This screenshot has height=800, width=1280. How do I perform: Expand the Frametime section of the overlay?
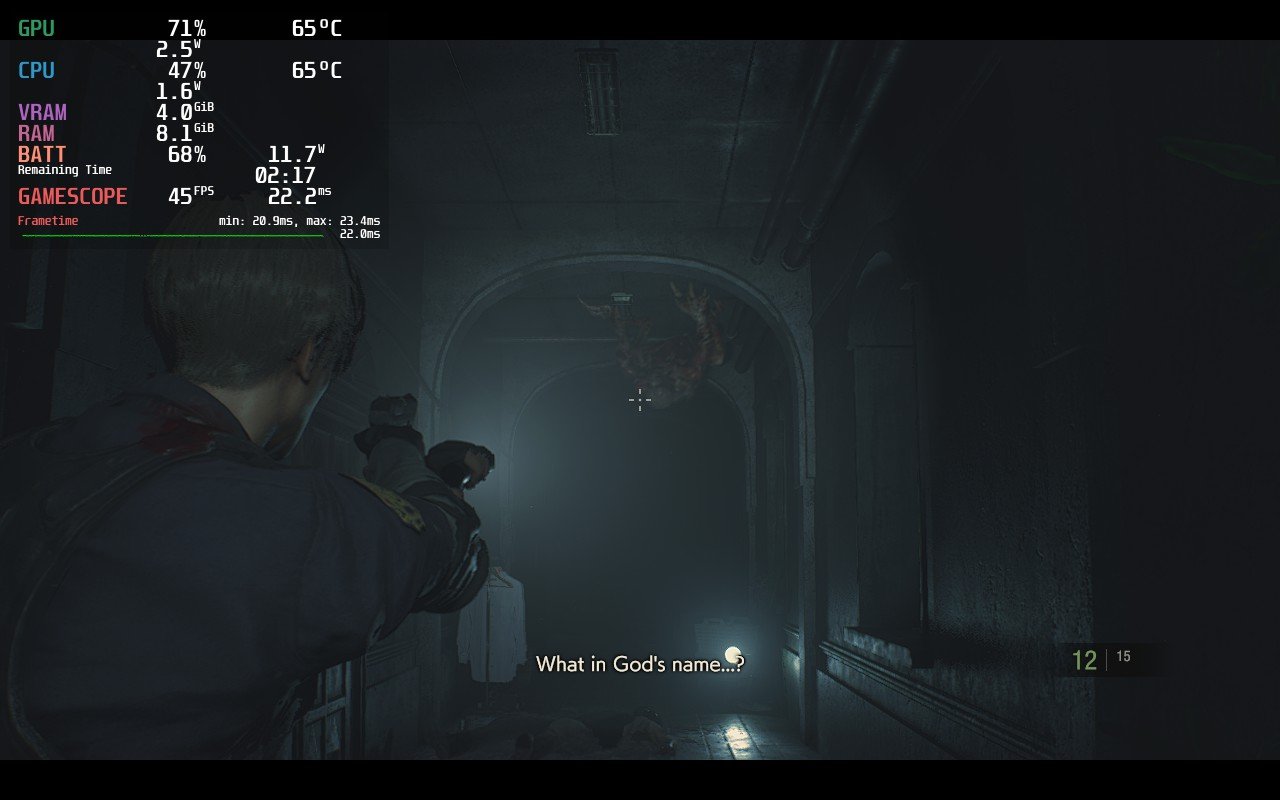tap(46, 219)
